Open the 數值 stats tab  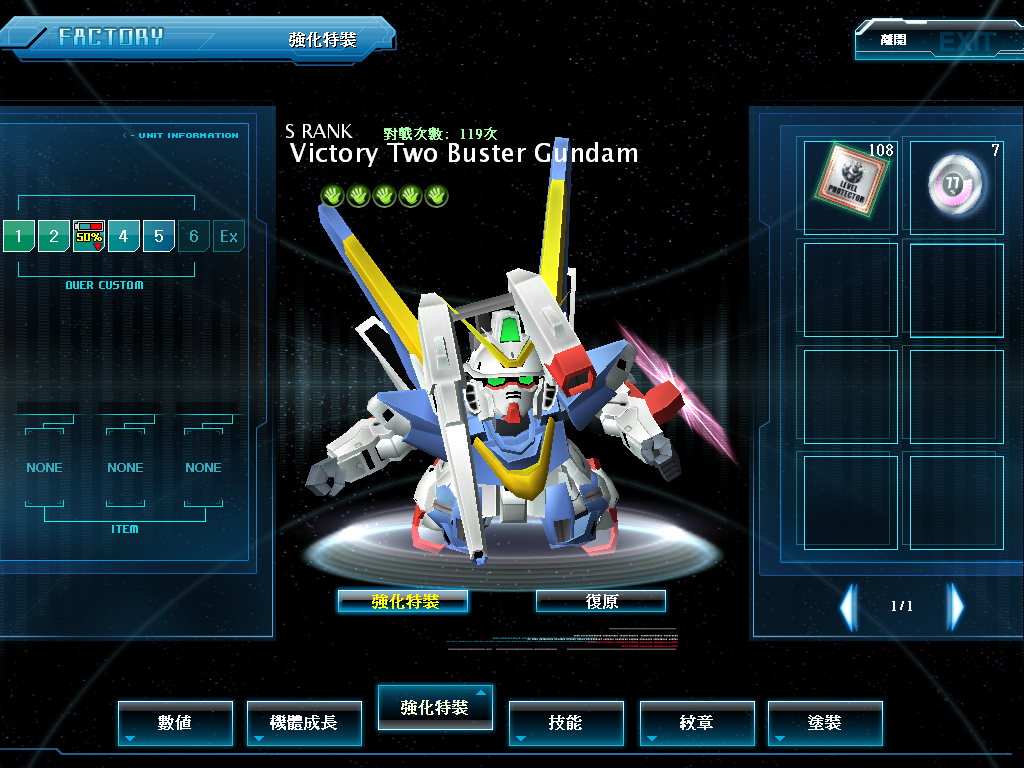coord(175,723)
